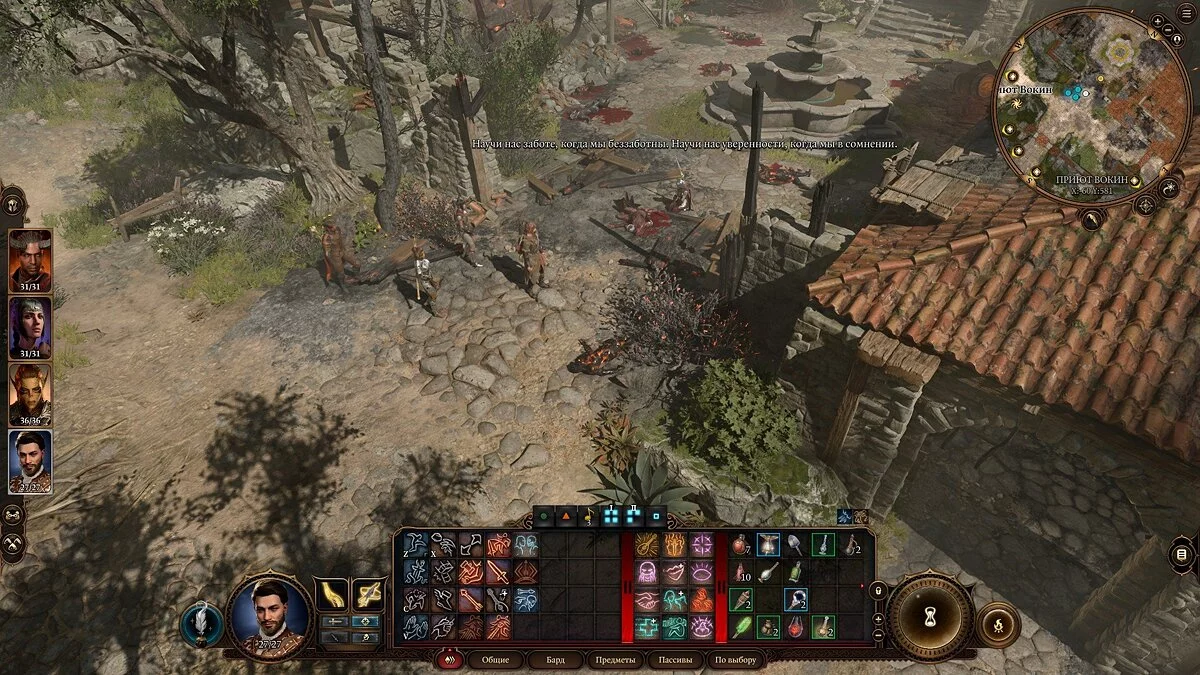Click the hourglass end turn button
This screenshot has width=1200, height=675.
930,615
